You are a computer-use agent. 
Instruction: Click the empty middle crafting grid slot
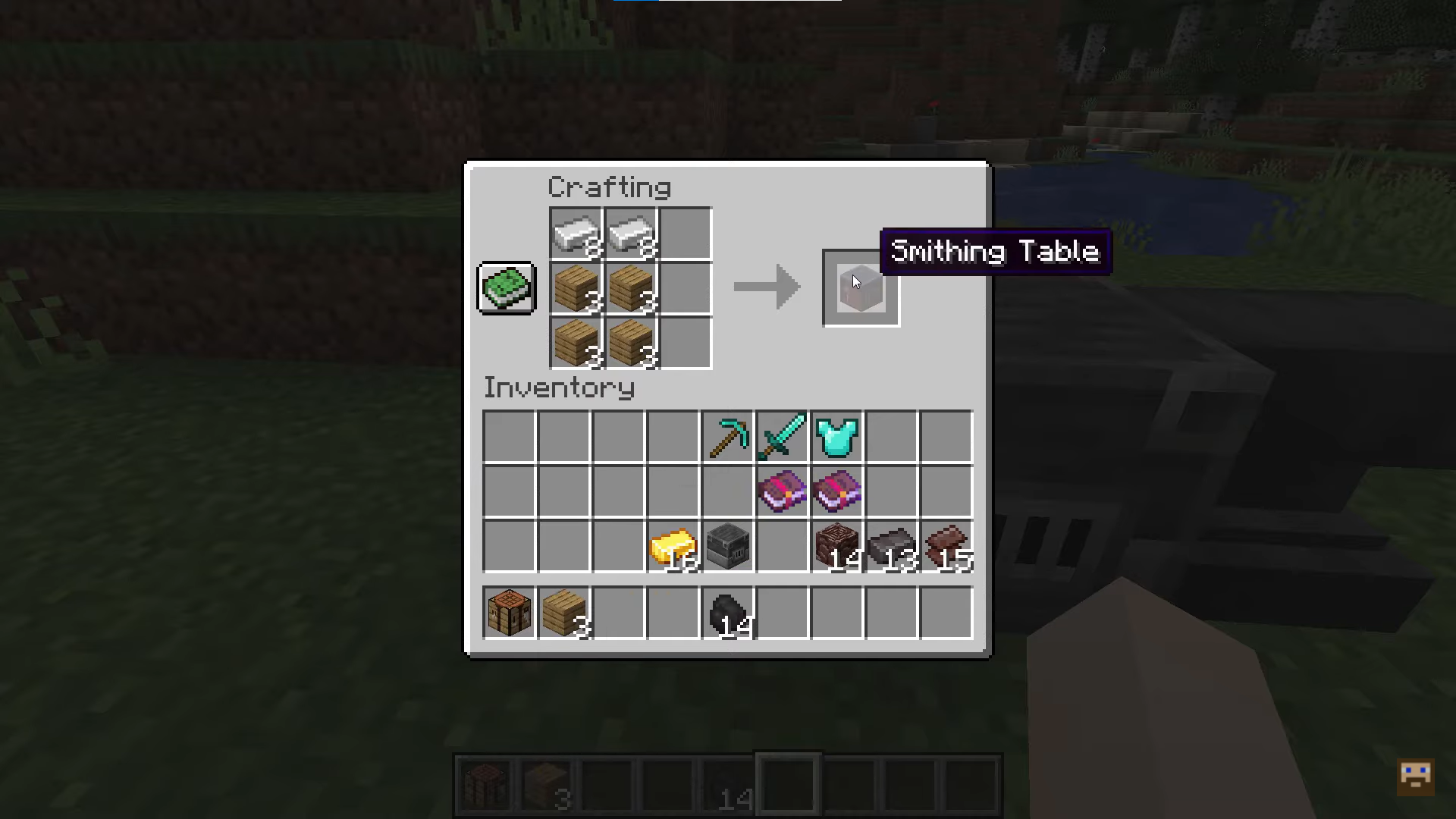click(685, 288)
